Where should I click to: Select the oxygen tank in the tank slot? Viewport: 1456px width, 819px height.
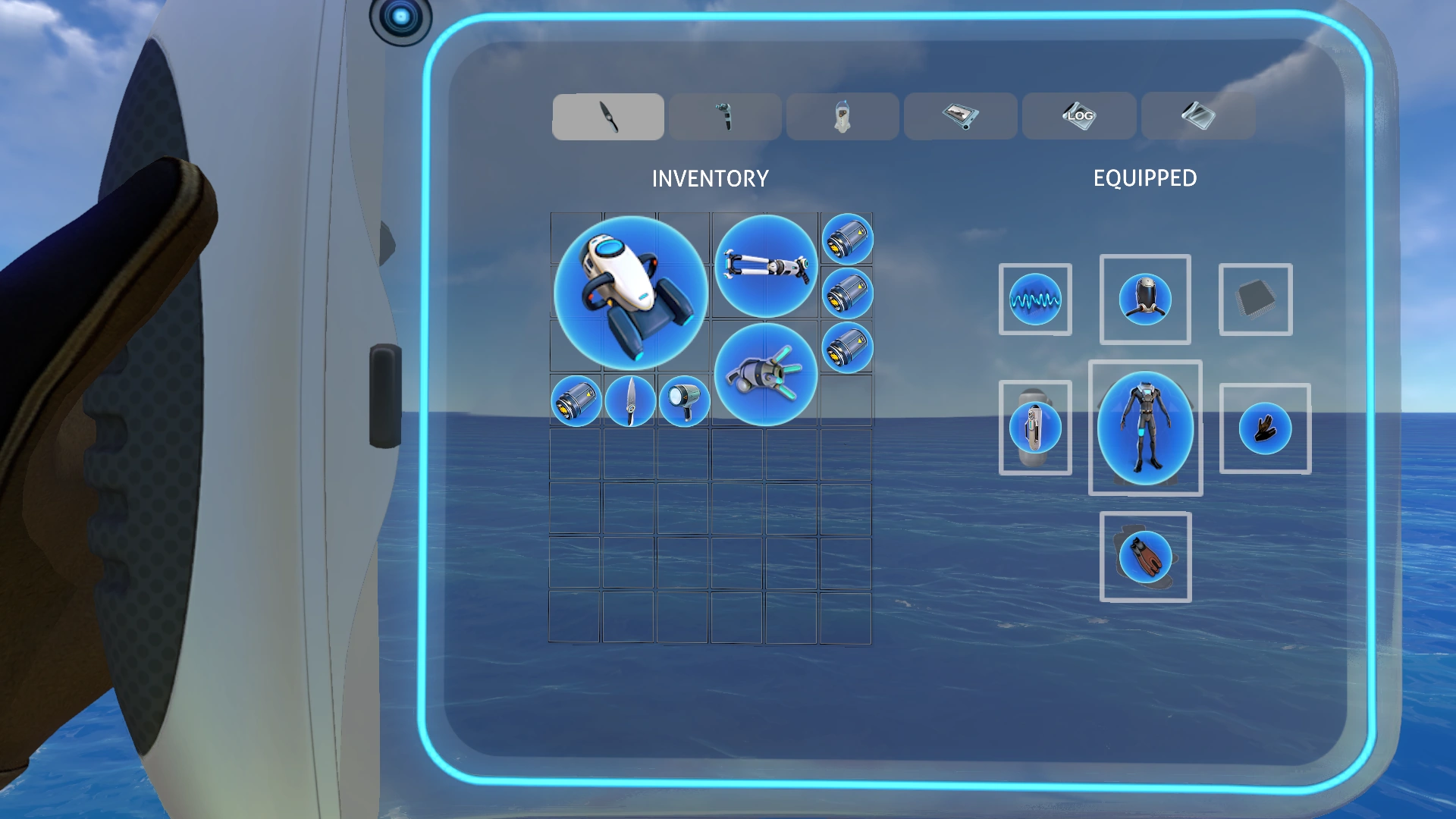(x=1035, y=427)
